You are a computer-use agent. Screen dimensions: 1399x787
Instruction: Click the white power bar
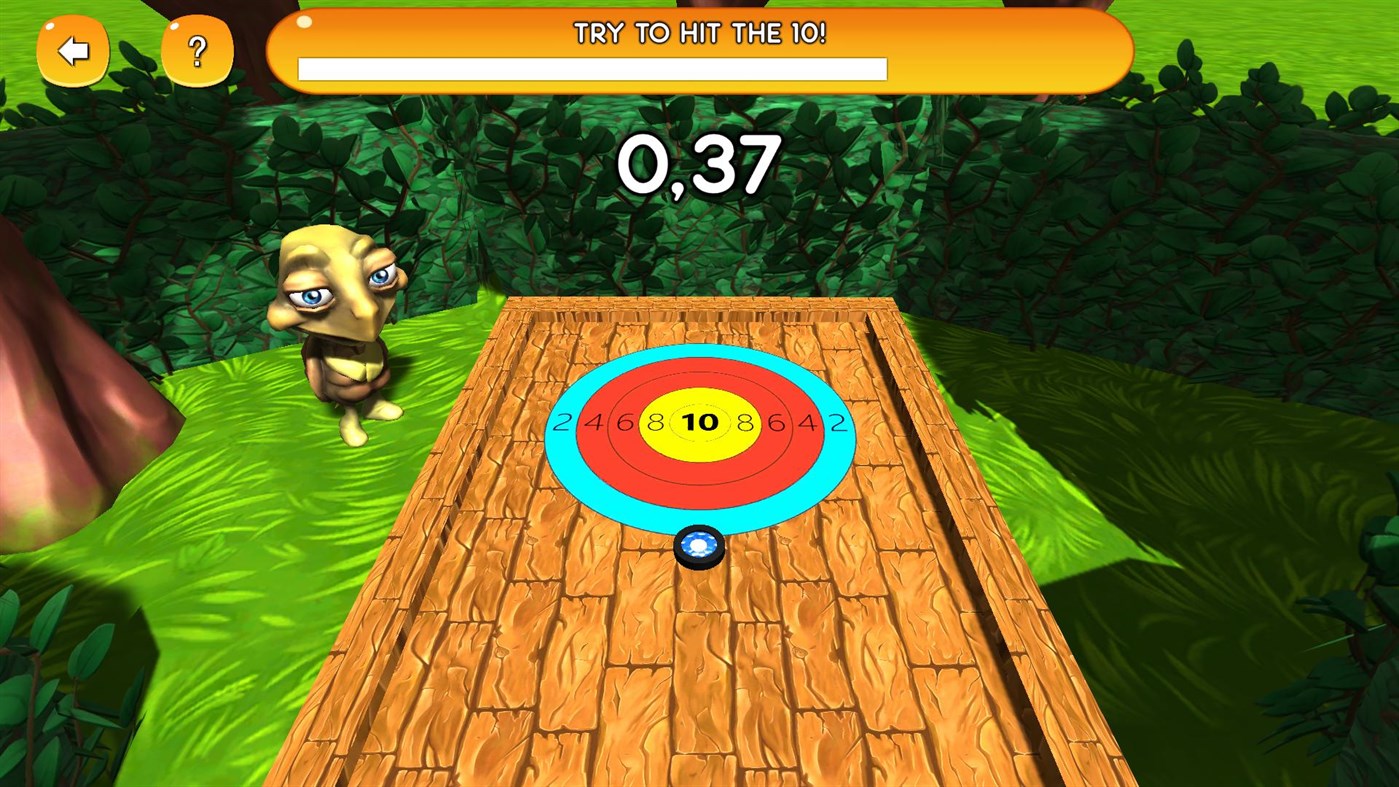point(592,69)
